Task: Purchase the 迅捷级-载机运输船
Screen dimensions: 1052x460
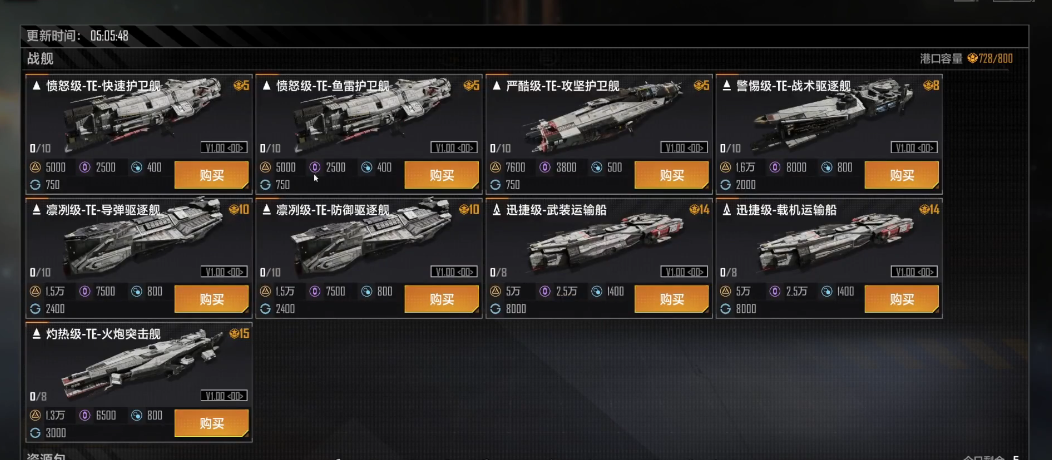Action: tap(901, 299)
